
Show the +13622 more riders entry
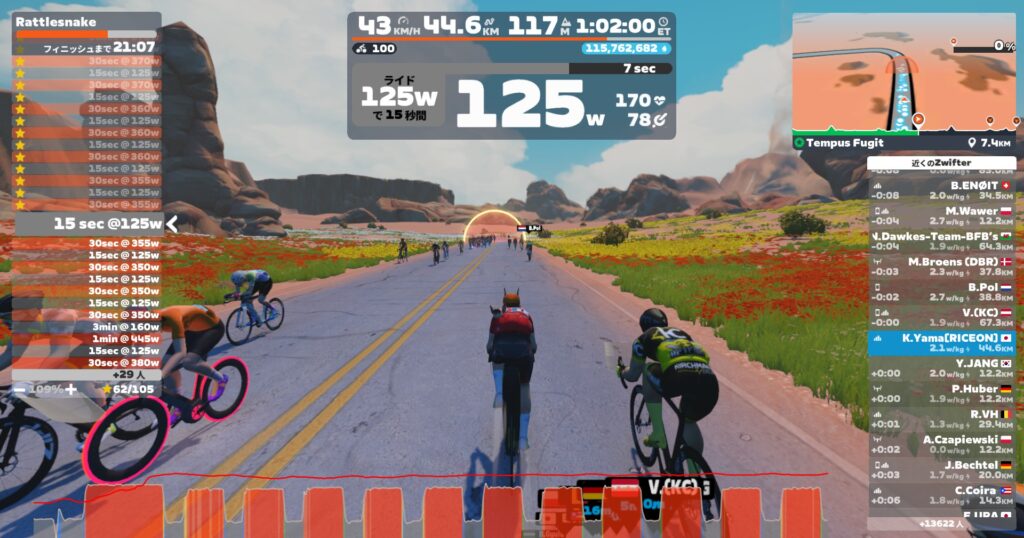(x=941, y=523)
